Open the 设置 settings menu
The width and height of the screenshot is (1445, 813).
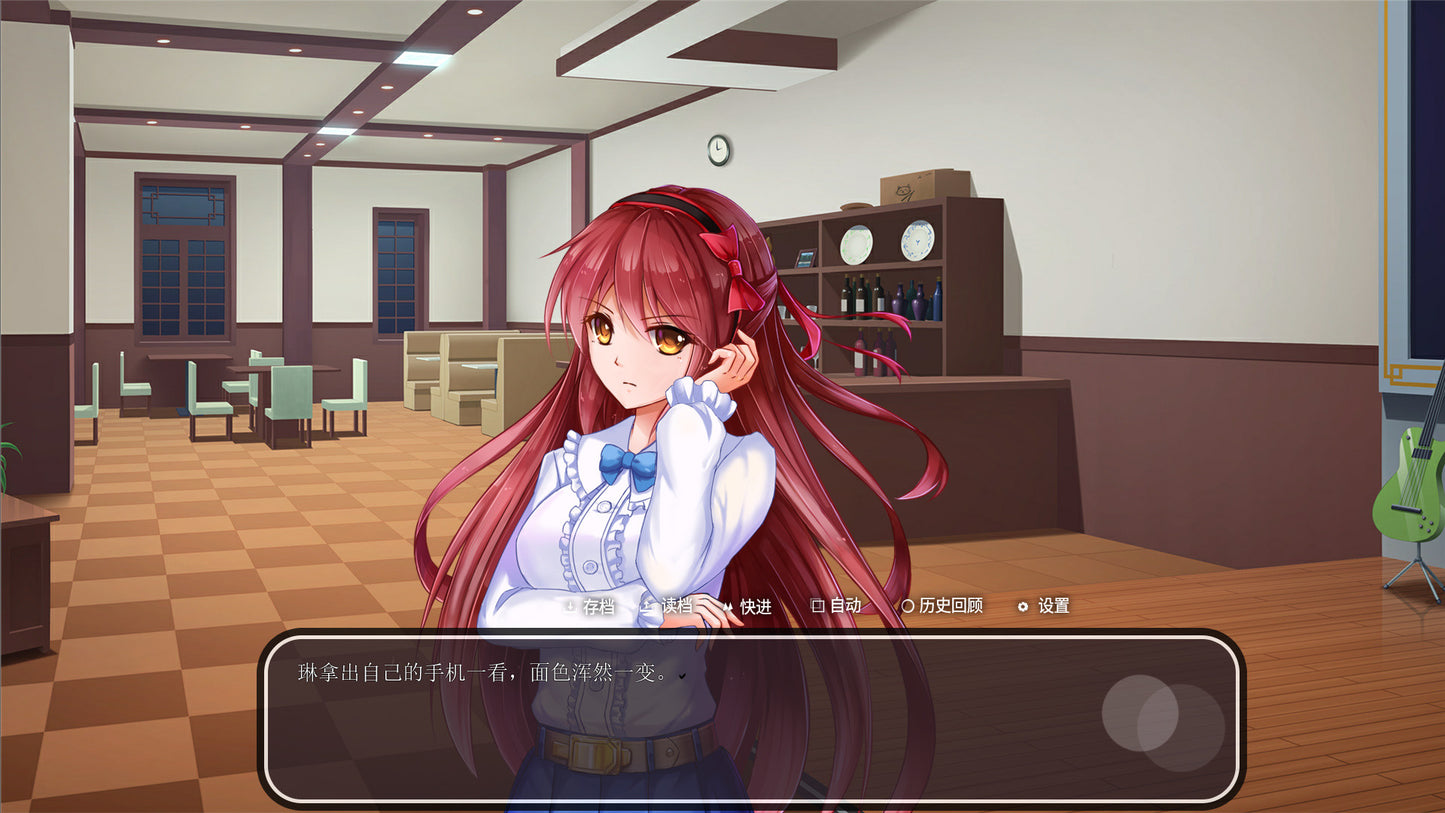click(x=1051, y=606)
